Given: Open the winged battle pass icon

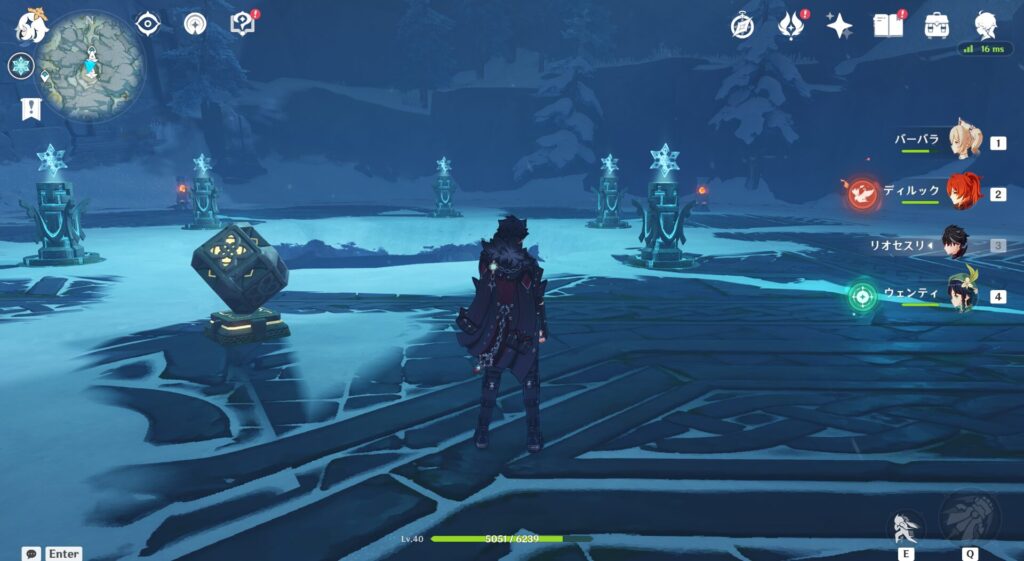Looking at the screenshot, I should (791, 26).
